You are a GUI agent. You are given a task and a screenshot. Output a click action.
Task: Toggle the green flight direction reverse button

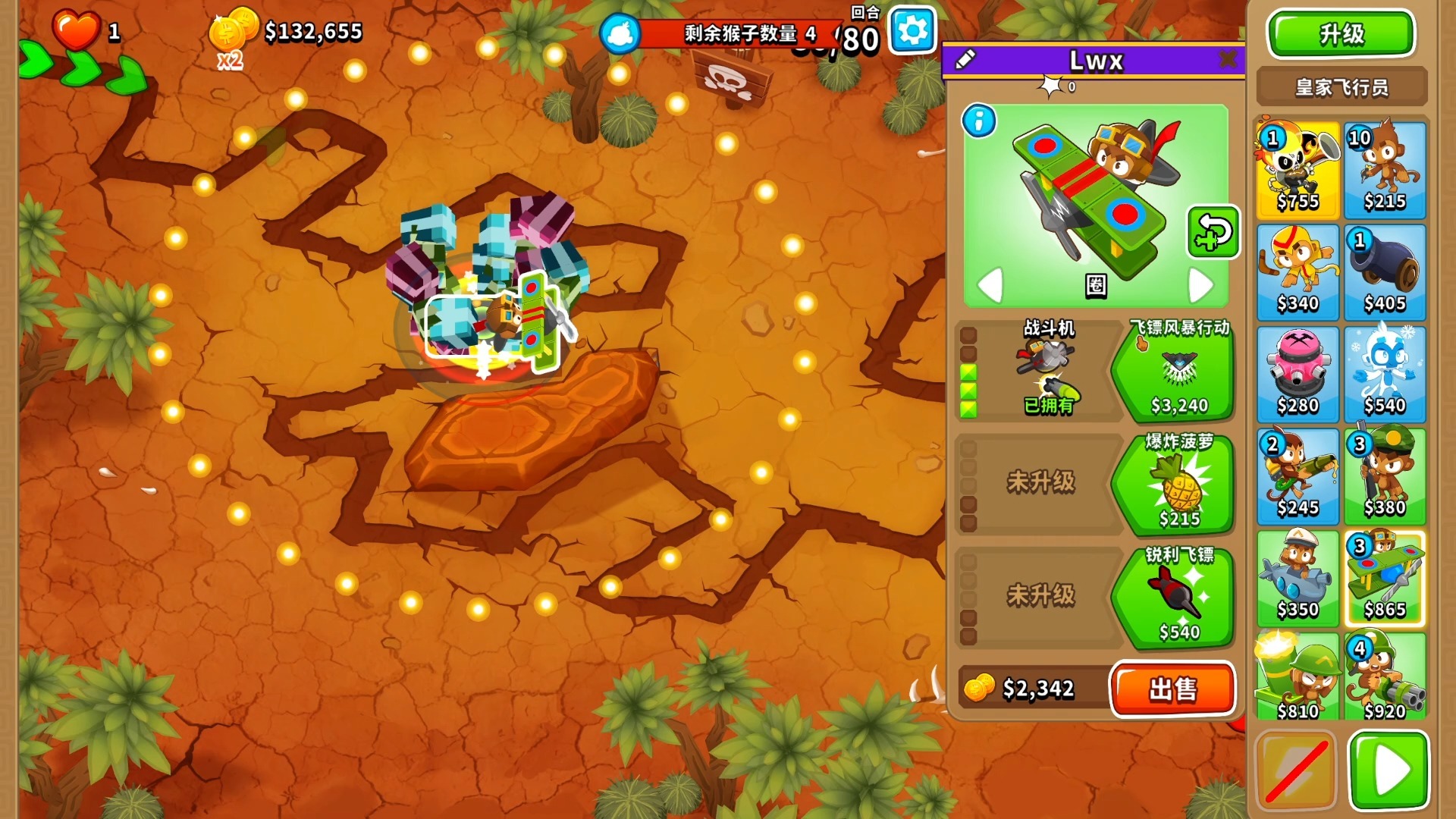[1213, 232]
